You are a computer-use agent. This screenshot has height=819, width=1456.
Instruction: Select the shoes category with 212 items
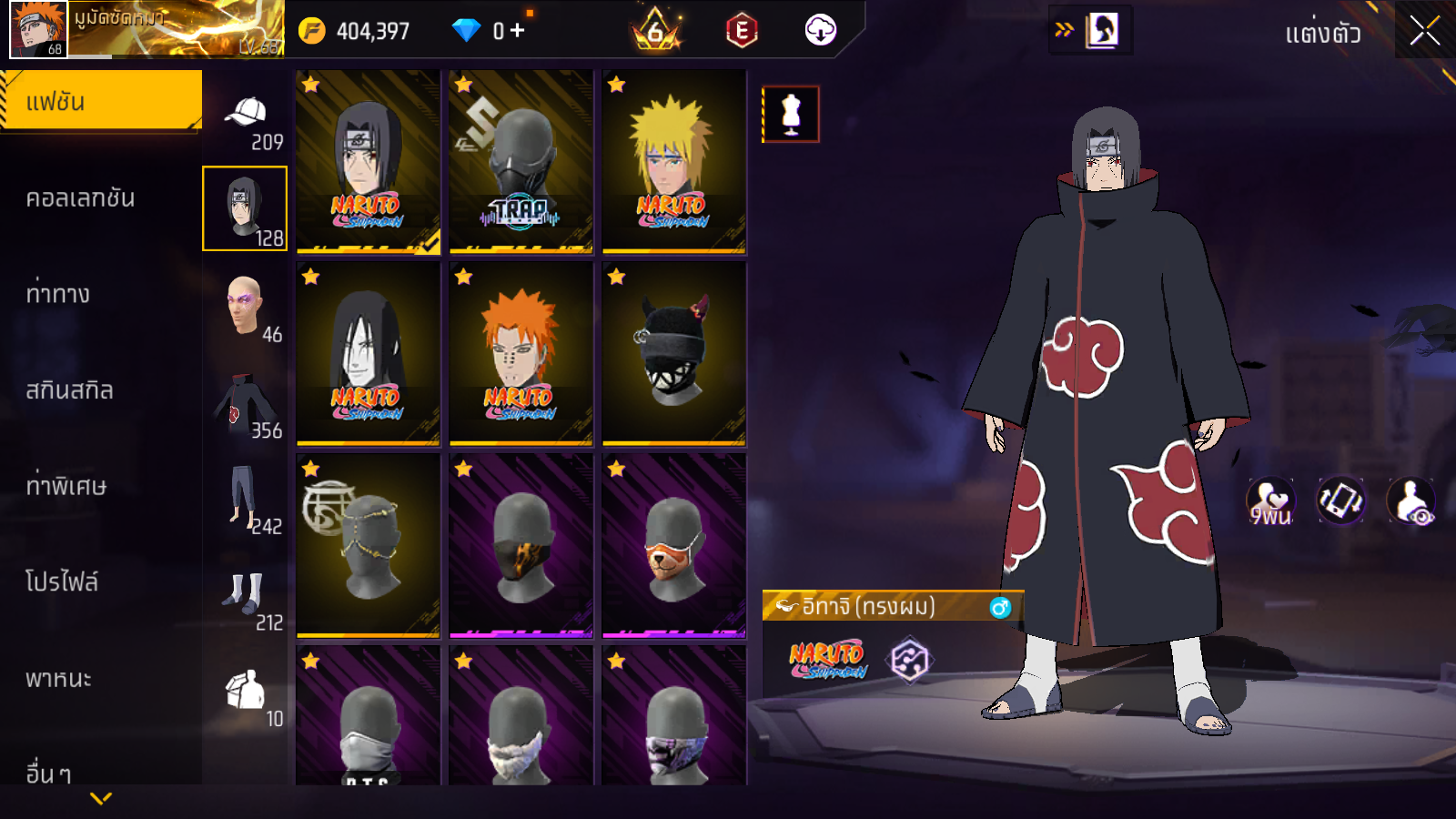246,599
